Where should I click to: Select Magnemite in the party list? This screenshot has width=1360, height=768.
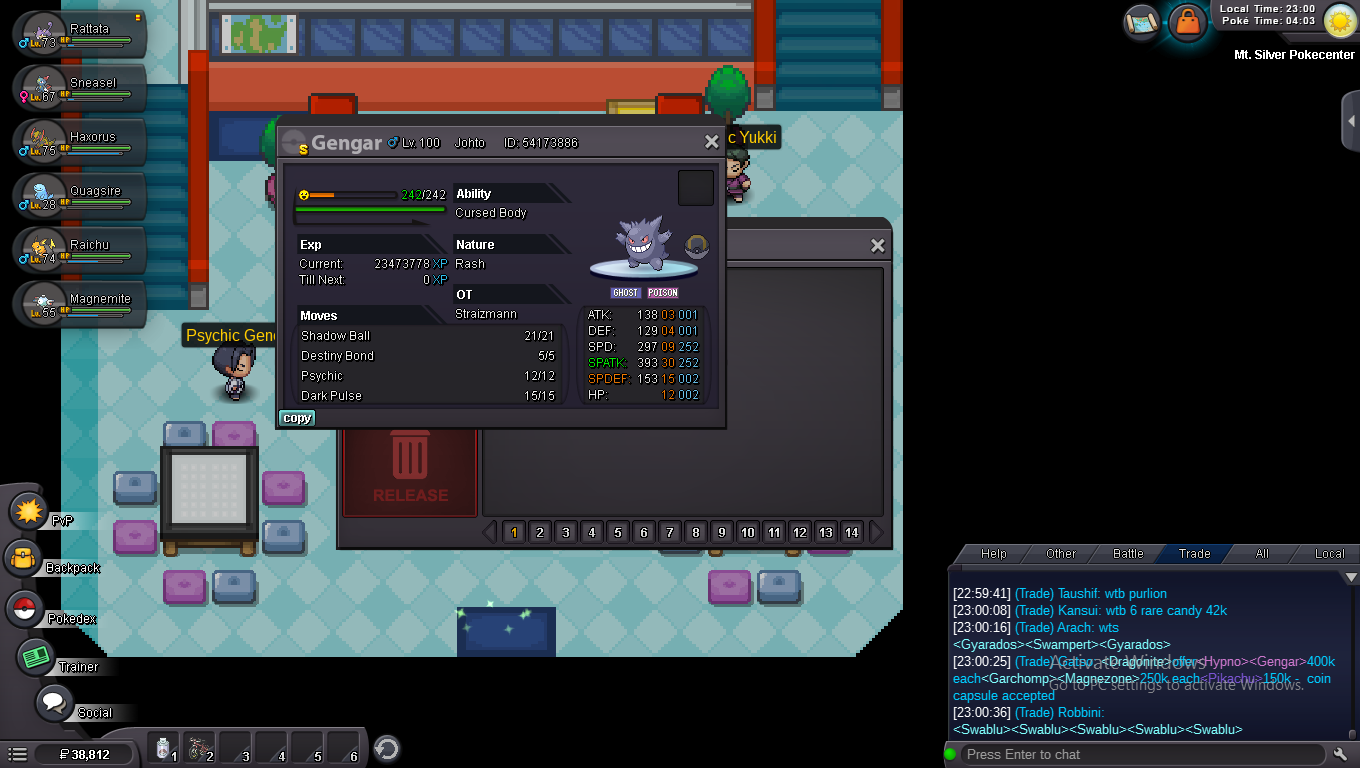(82, 305)
